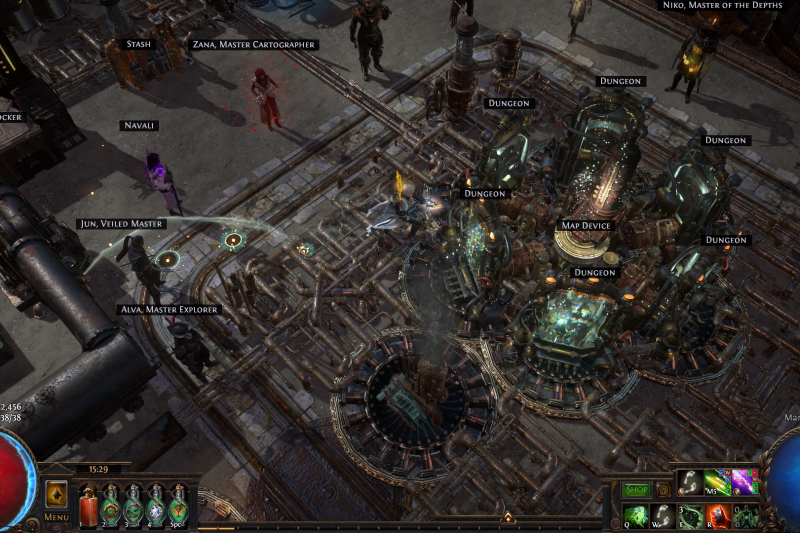Click the small bronze icon beside Shop
The height and width of the screenshot is (533, 800).
[x=662, y=490]
